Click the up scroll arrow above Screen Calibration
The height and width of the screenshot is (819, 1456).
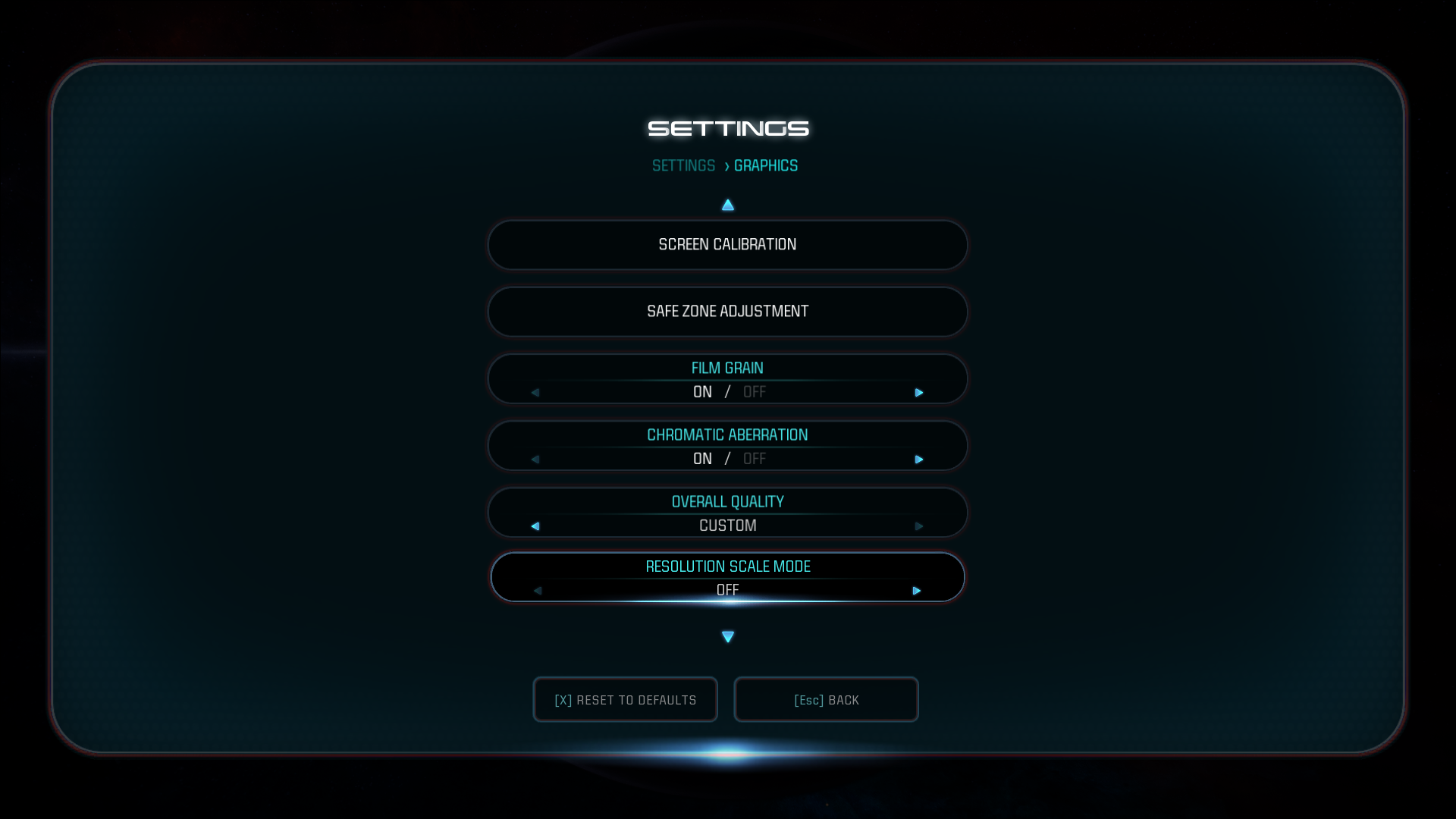(727, 204)
